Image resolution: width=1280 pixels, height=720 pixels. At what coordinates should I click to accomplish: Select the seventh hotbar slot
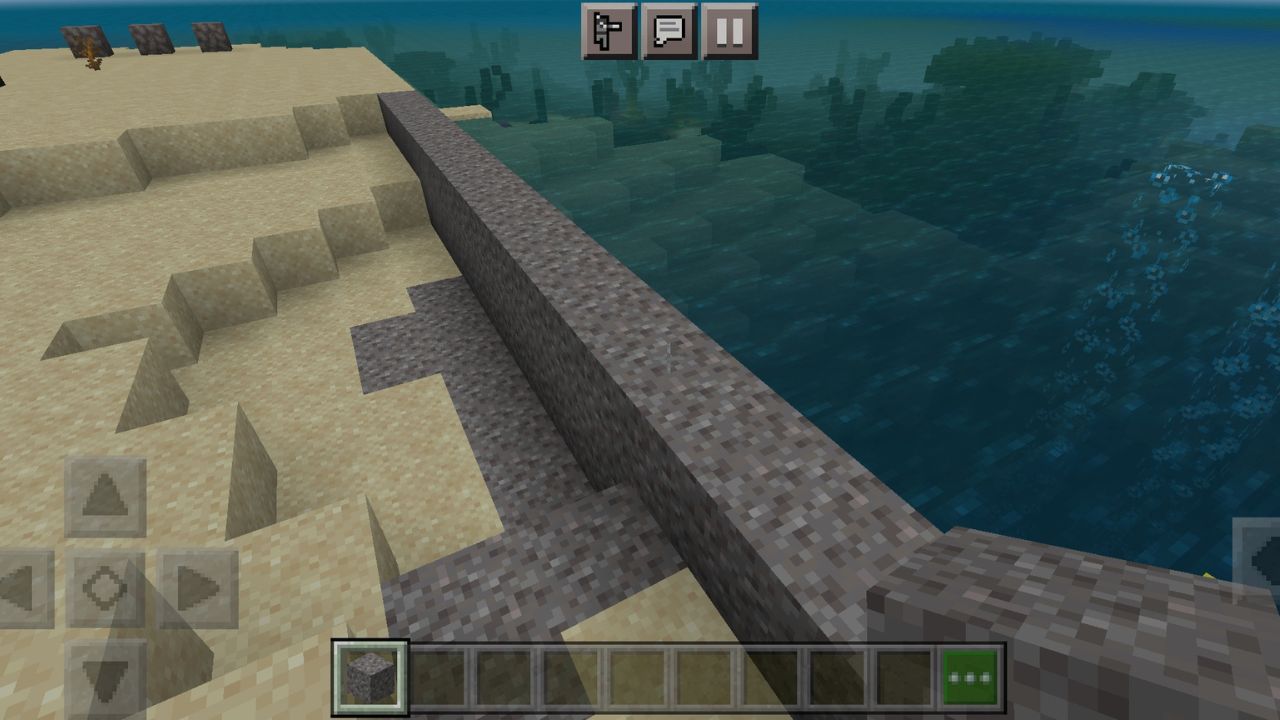click(x=768, y=677)
